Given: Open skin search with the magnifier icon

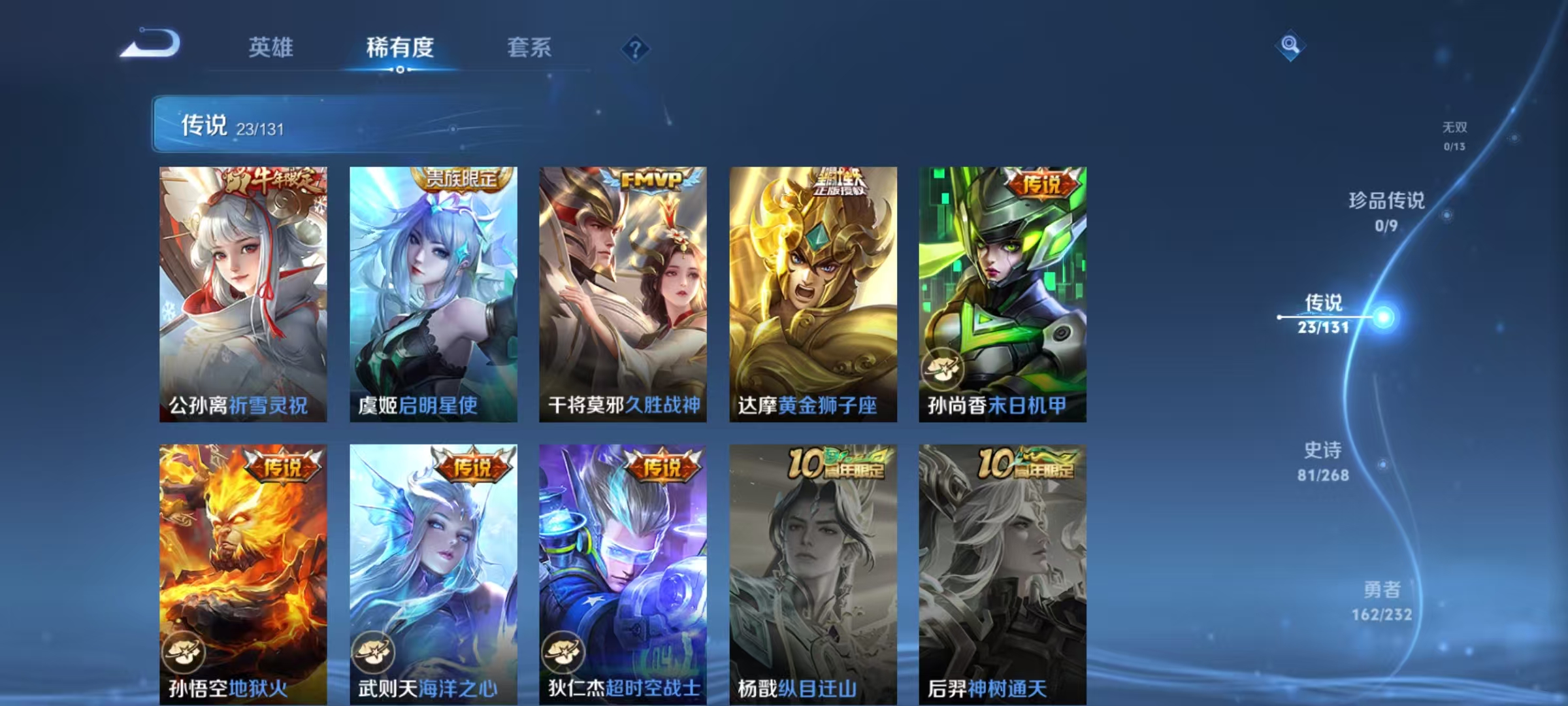Looking at the screenshot, I should tap(1290, 47).
